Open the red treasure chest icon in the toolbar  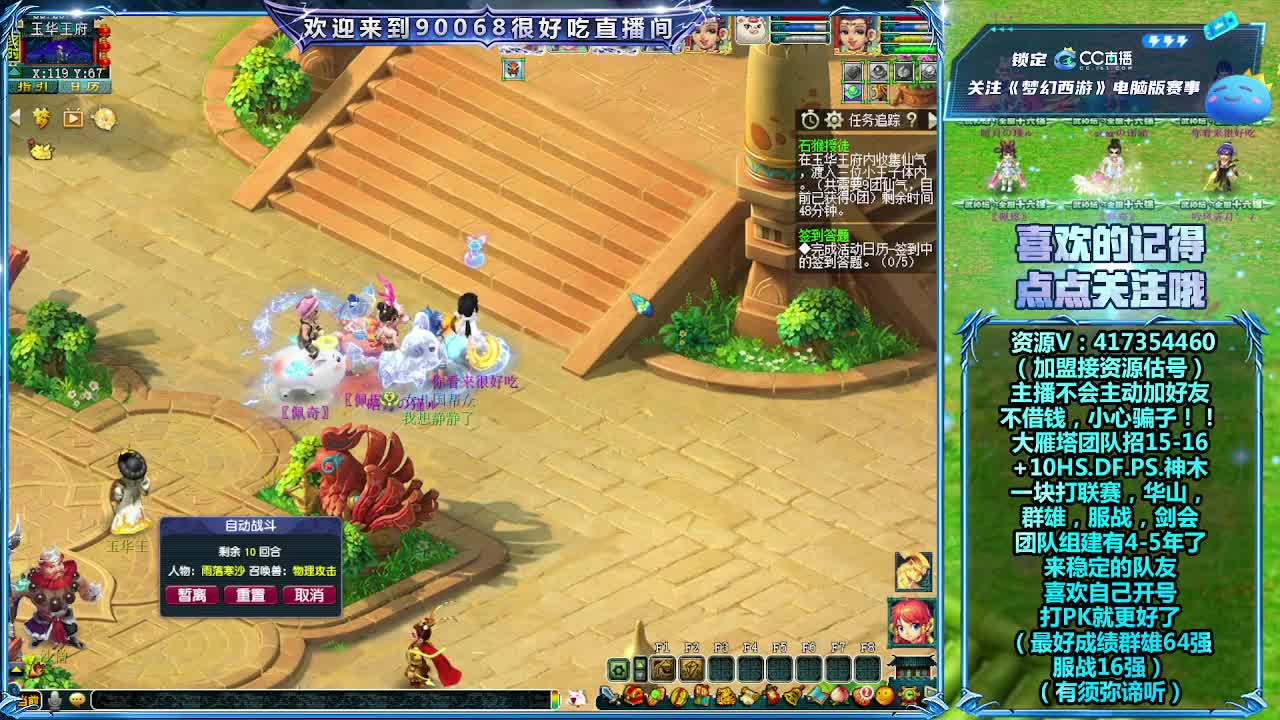coord(632,696)
